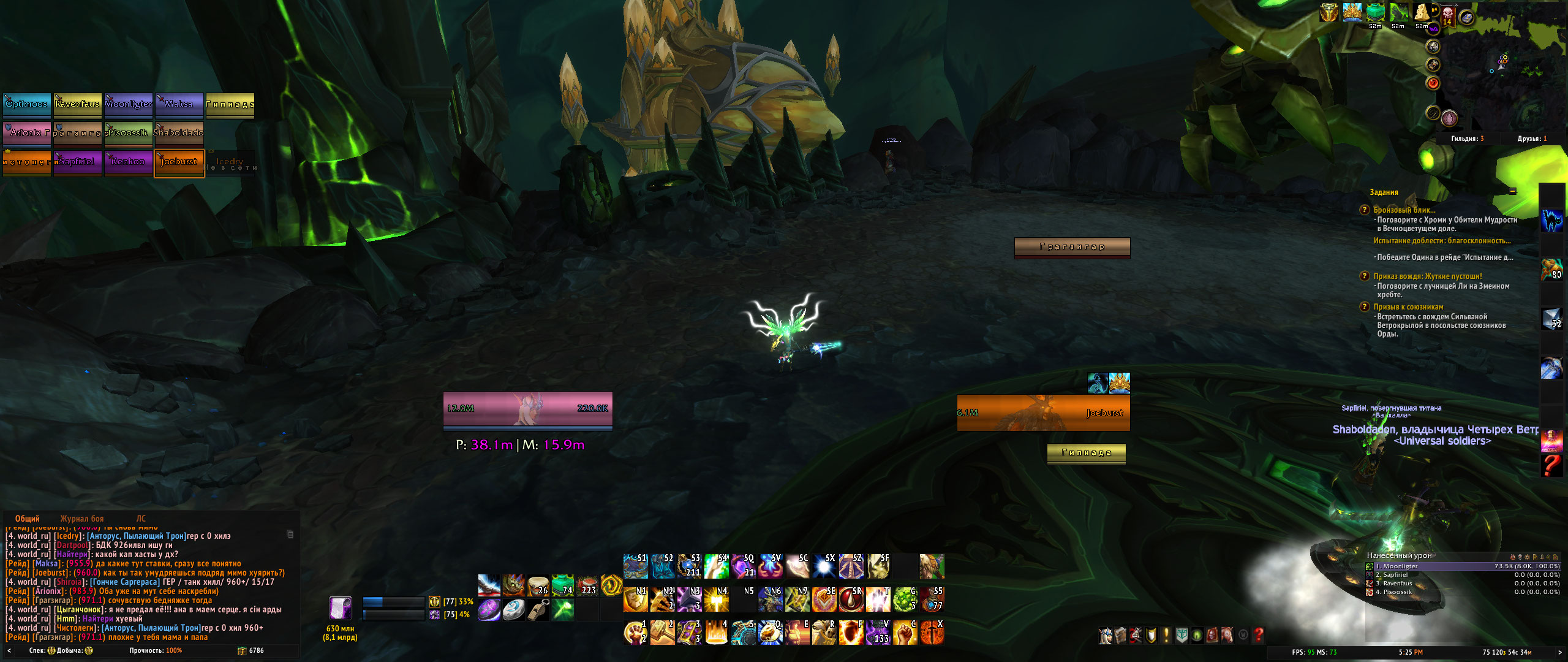The height and width of the screenshot is (662, 1568).
Task: Open the Друзья friends list
Action: point(1532,139)
